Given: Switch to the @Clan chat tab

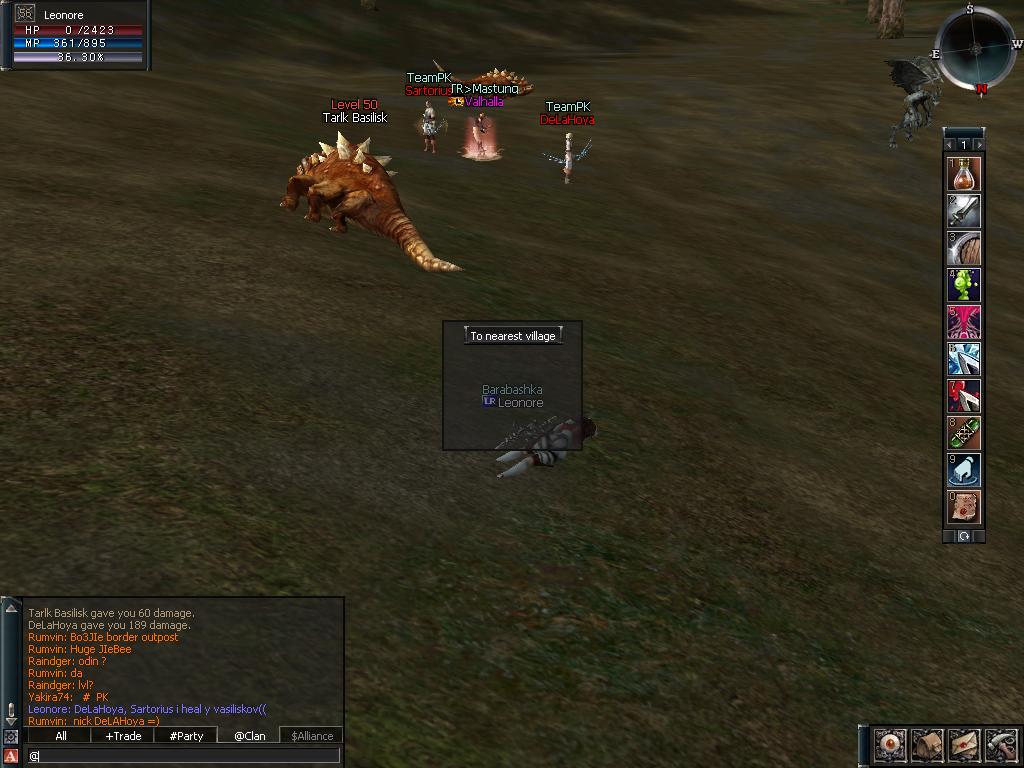Looking at the screenshot, I should point(249,736).
